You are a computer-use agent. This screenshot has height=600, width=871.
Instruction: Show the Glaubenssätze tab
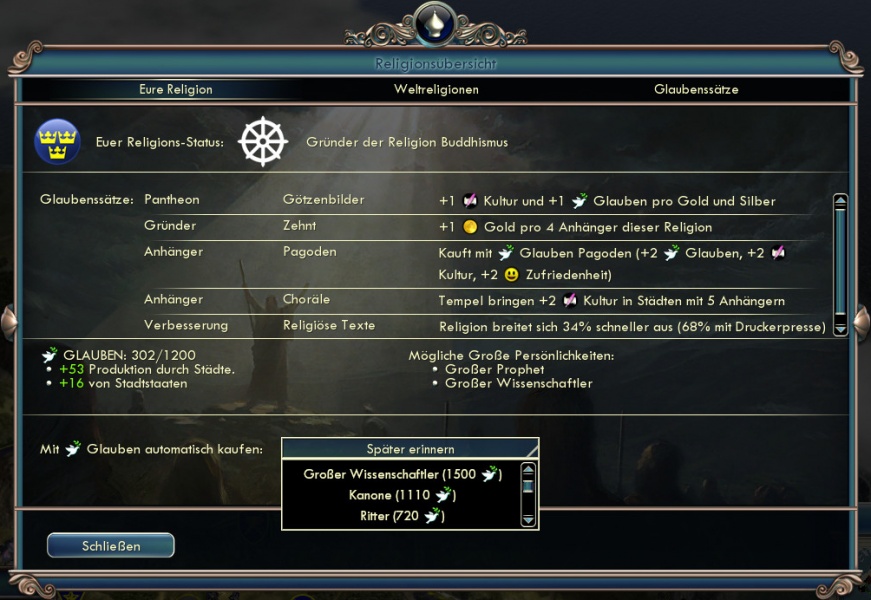click(x=696, y=89)
